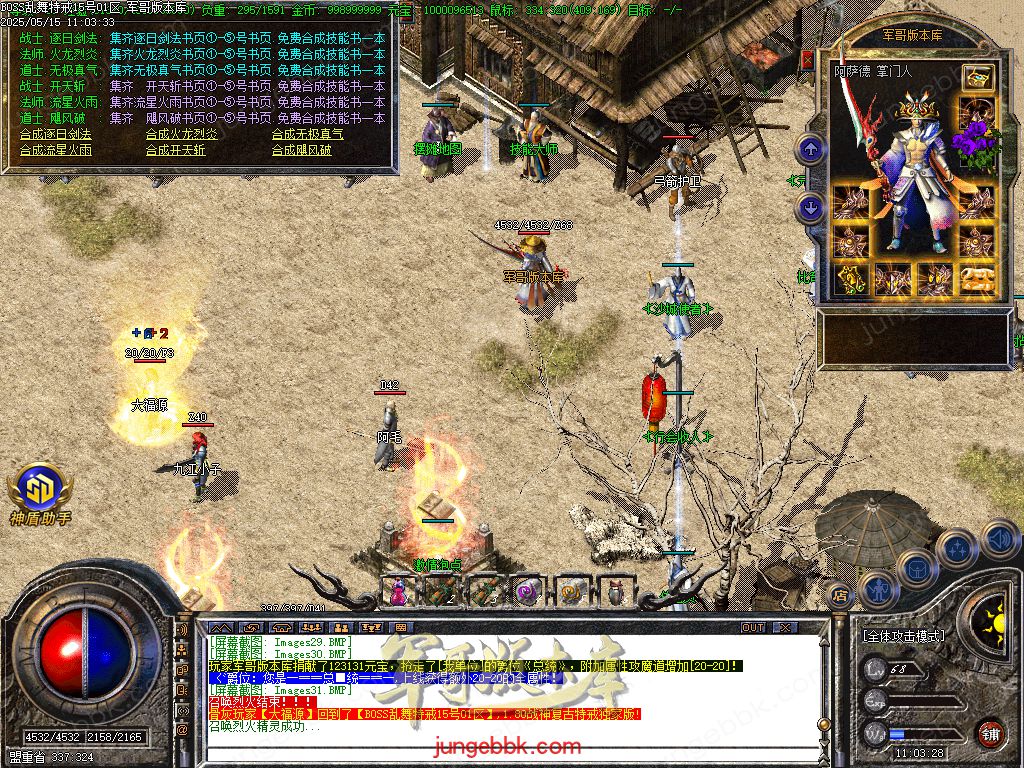The height and width of the screenshot is (768, 1024).
Task: Open the character status round button
Action: coord(877,589)
